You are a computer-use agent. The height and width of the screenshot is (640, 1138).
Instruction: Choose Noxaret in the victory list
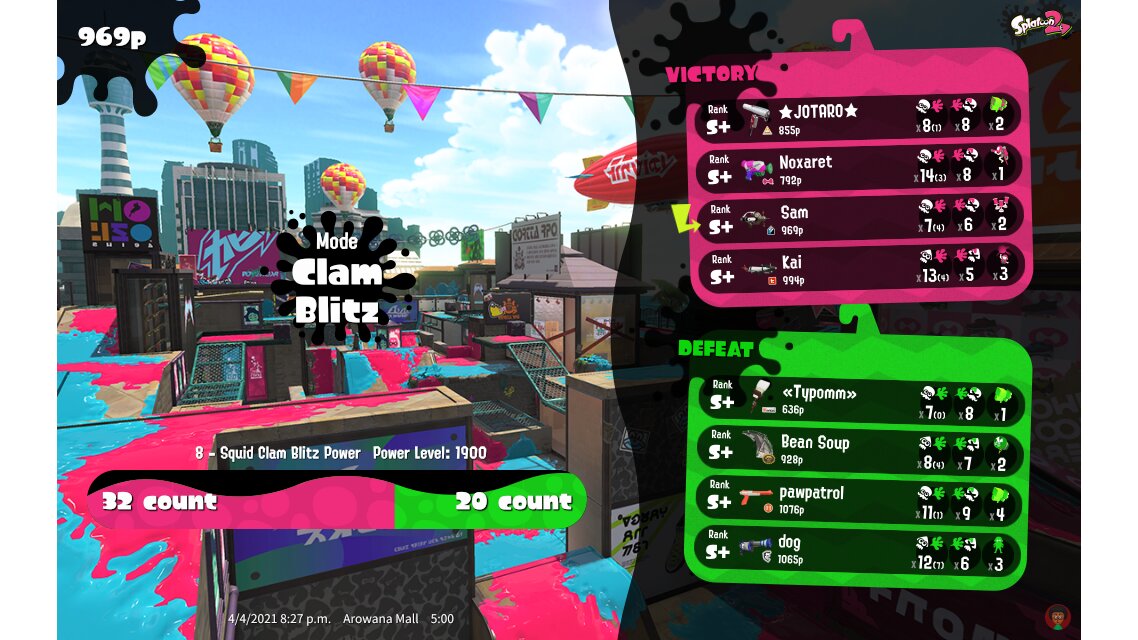coord(858,168)
